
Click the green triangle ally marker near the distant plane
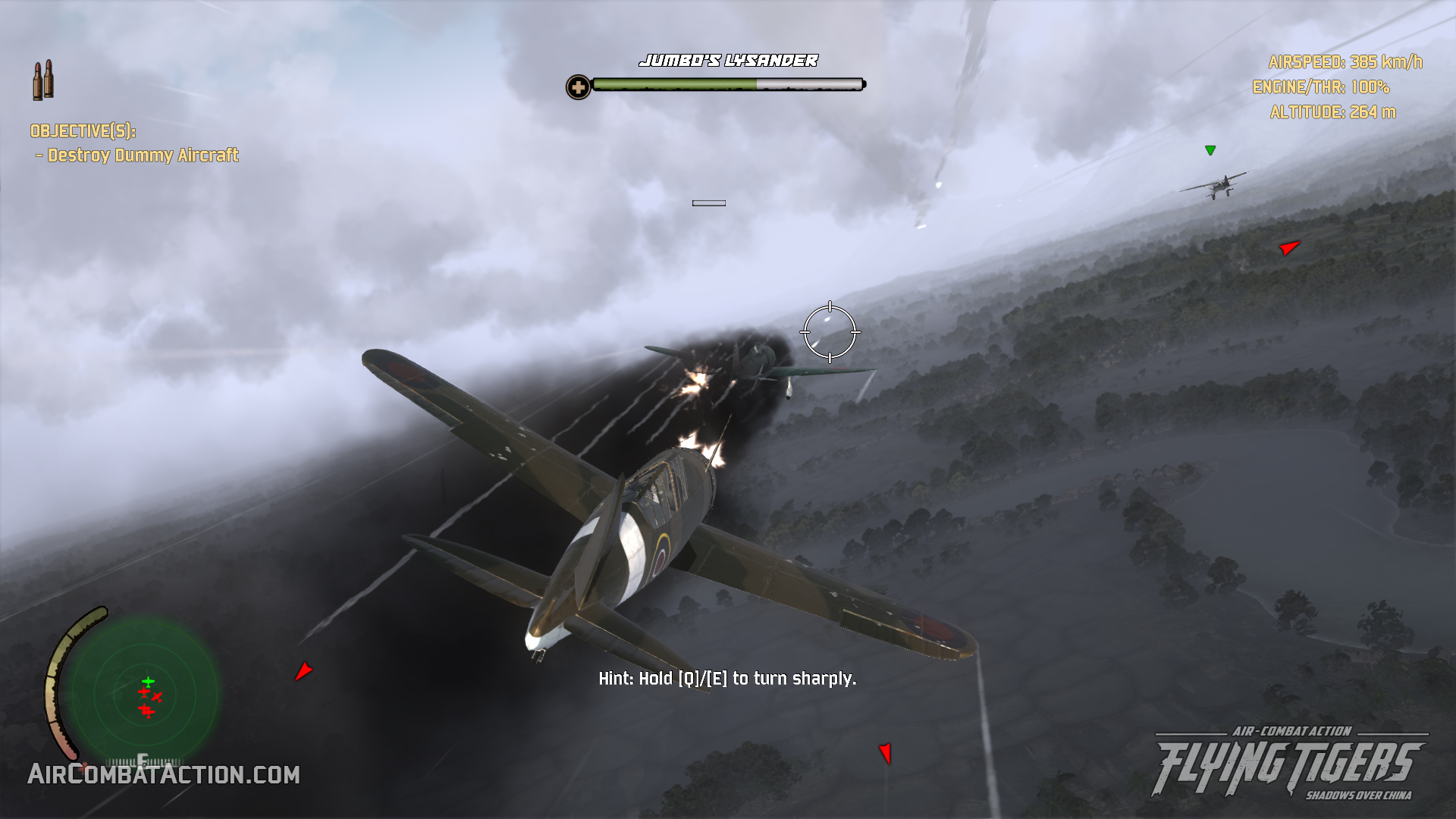pos(1211,149)
